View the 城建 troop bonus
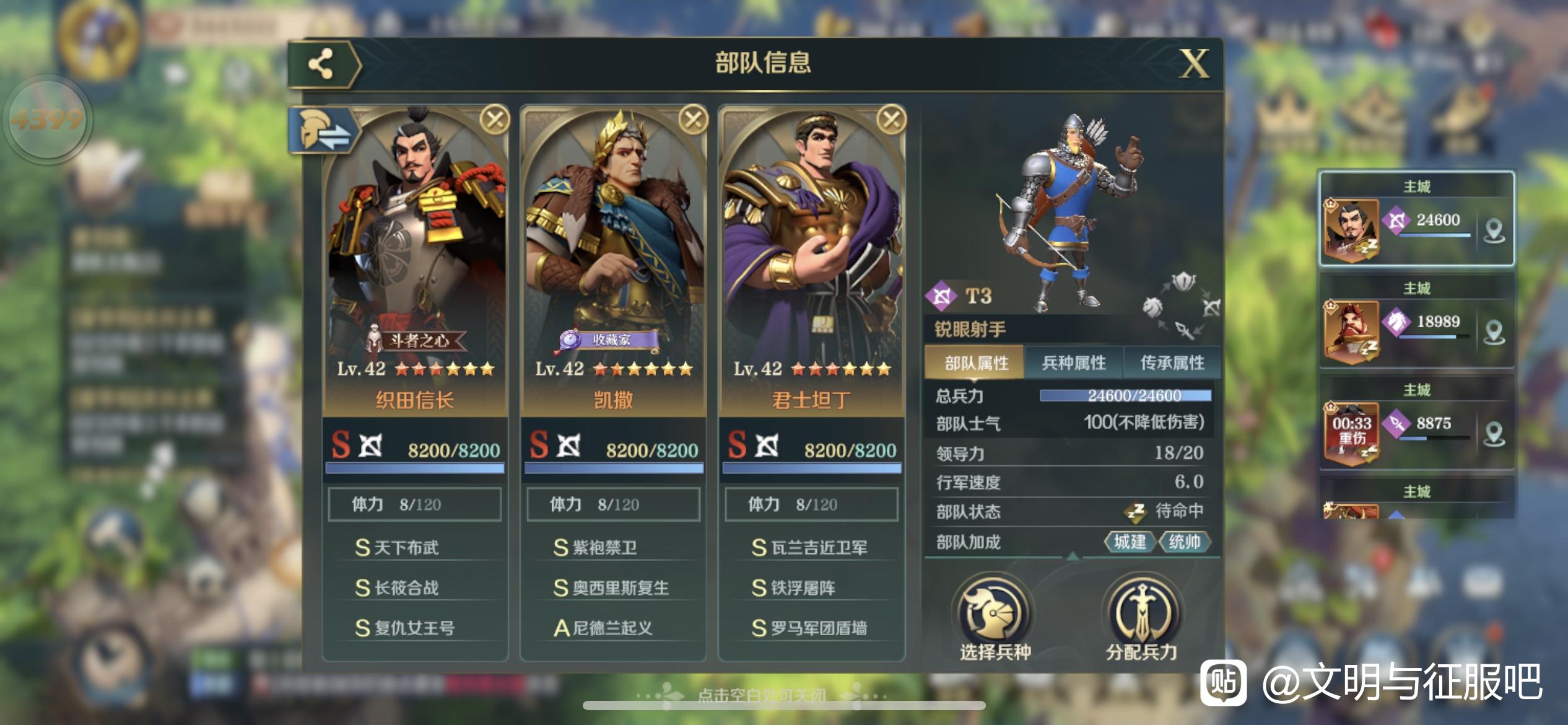 point(1130,542)
